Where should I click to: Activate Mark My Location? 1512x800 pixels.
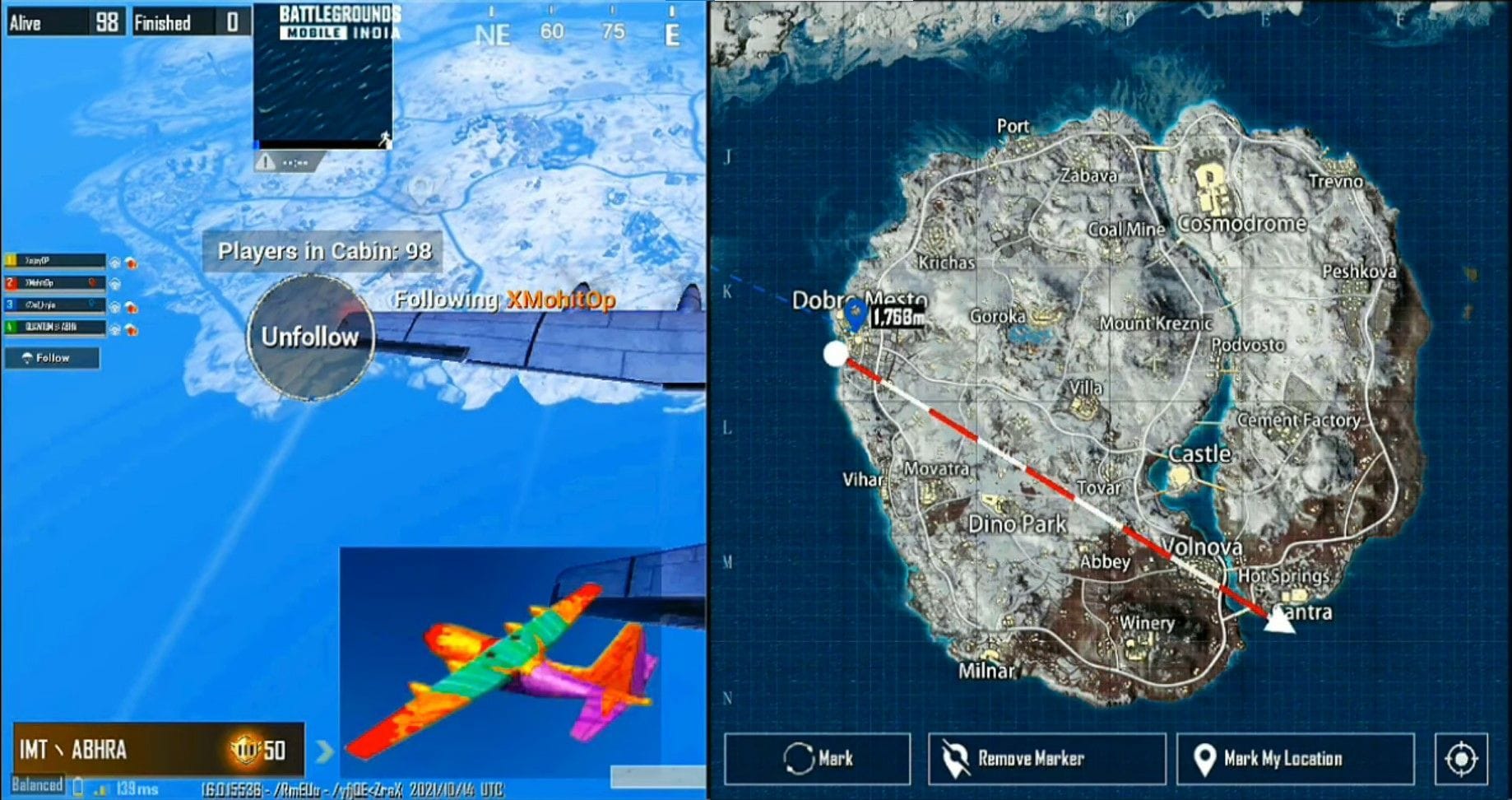(1295, 758)
